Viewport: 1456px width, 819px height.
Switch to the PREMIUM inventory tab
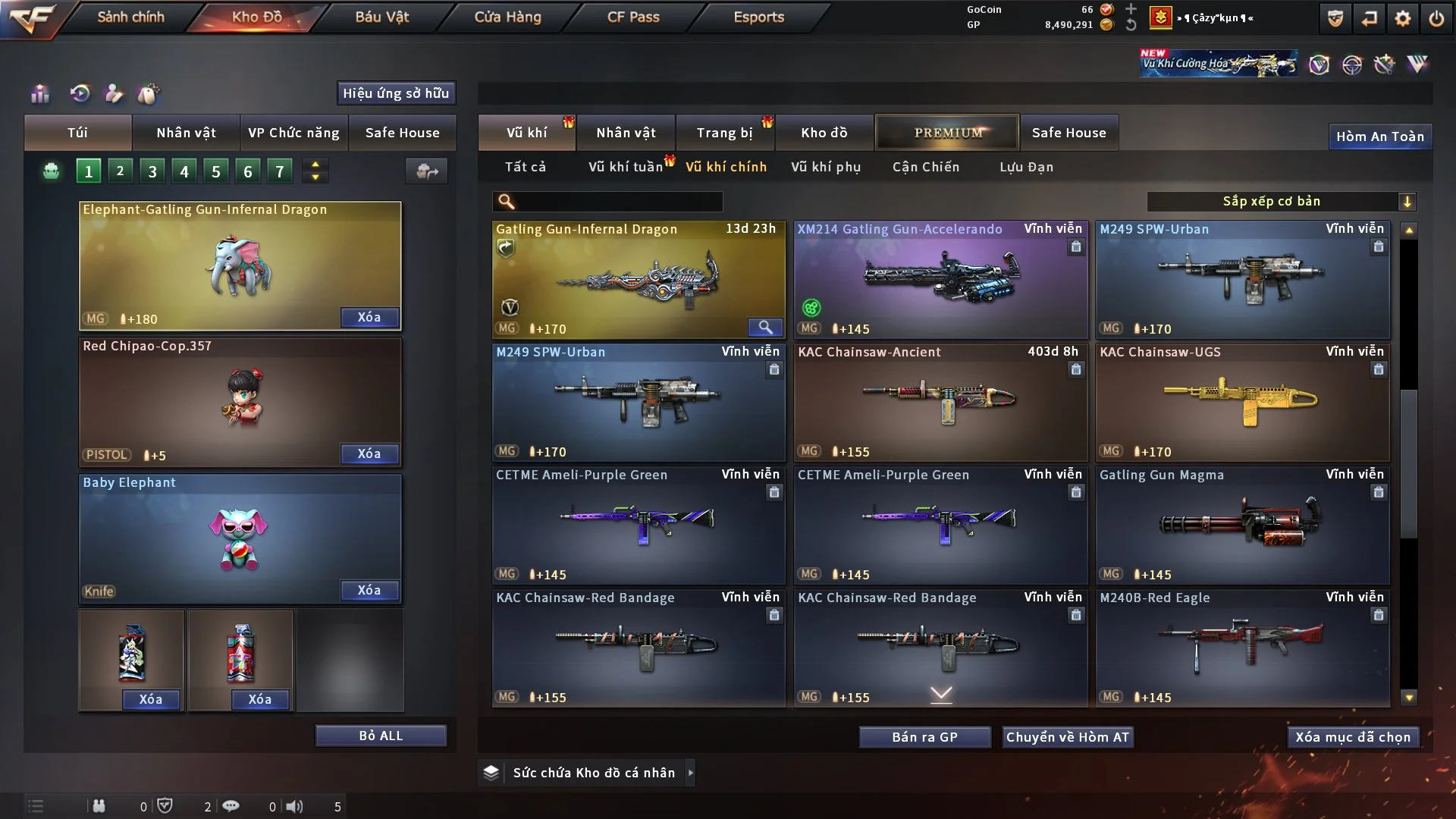point(947,133)
